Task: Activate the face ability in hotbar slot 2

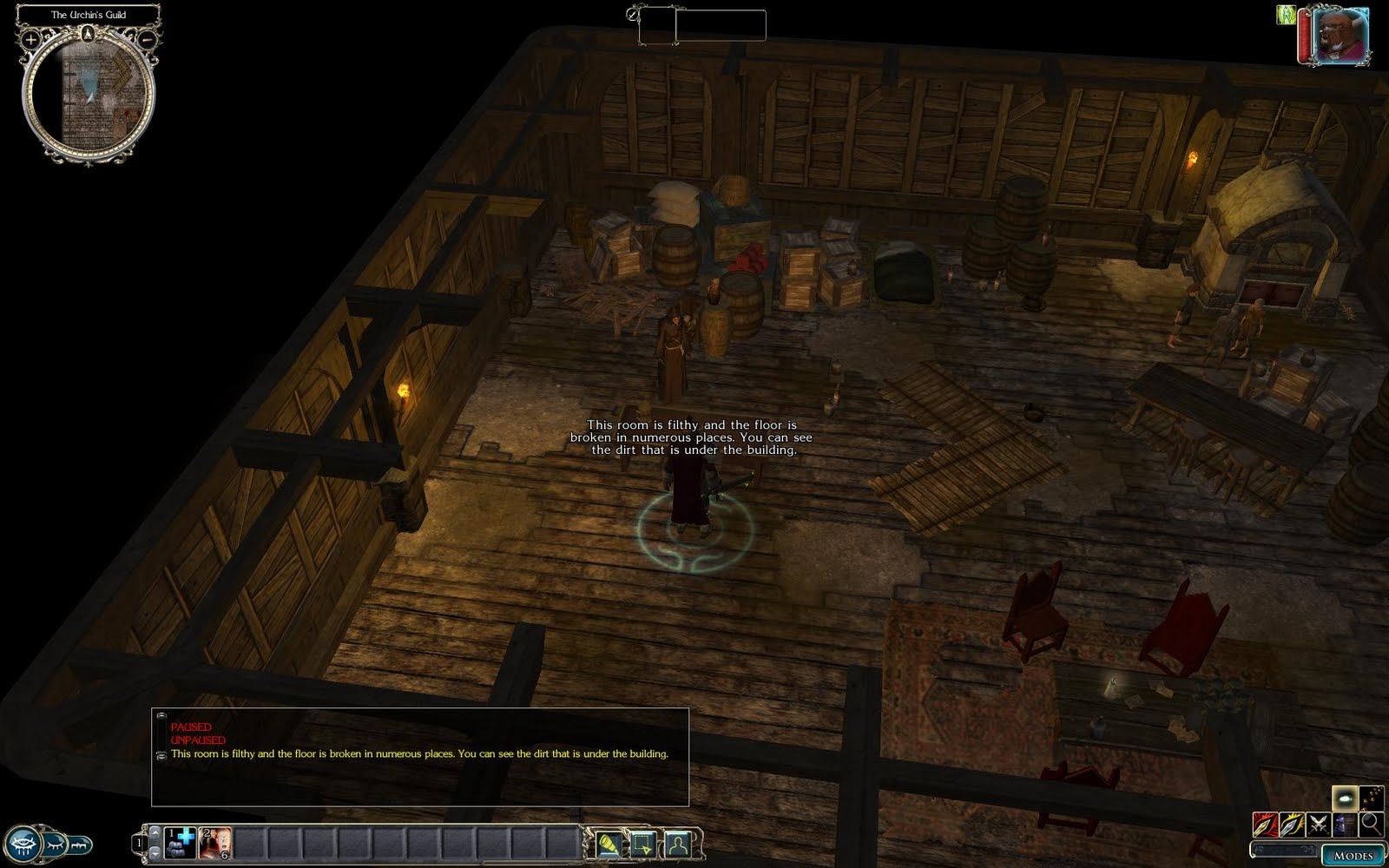Action: click(x=216, y=843)
